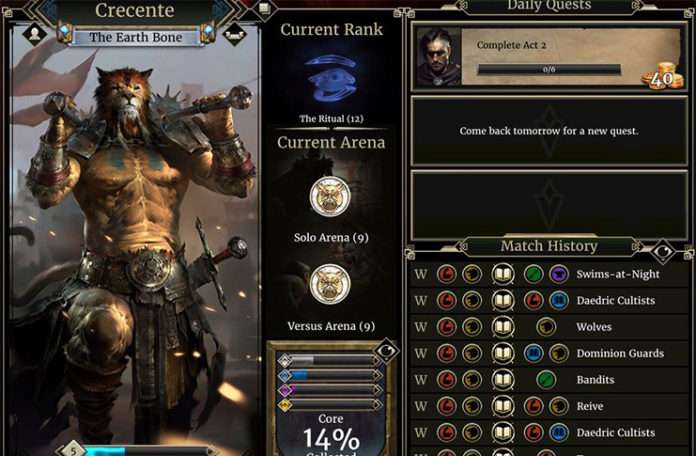The height and width of the screenshot is (456, 696).
Task: View the Bandits match history entry
Action: (x=548, y=380)
